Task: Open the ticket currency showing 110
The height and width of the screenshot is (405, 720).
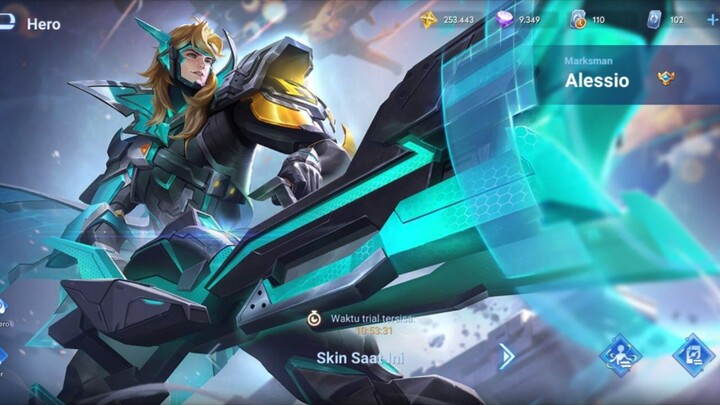Action: [x=588, y=19]
